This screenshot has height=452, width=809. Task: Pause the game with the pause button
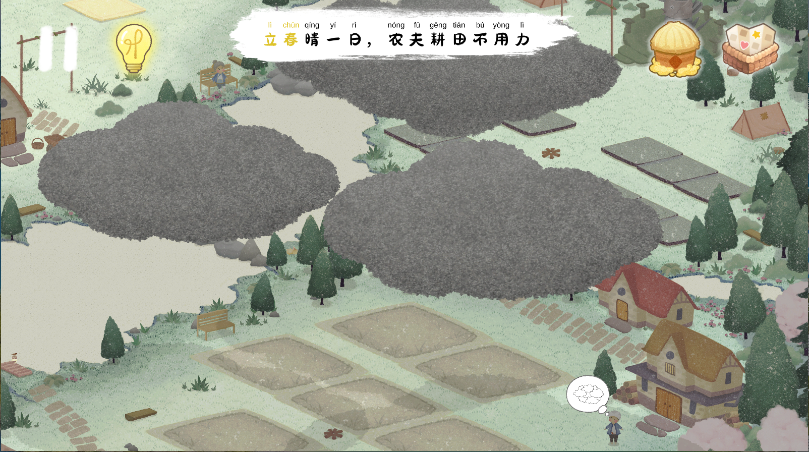click(x=58, y=48)
